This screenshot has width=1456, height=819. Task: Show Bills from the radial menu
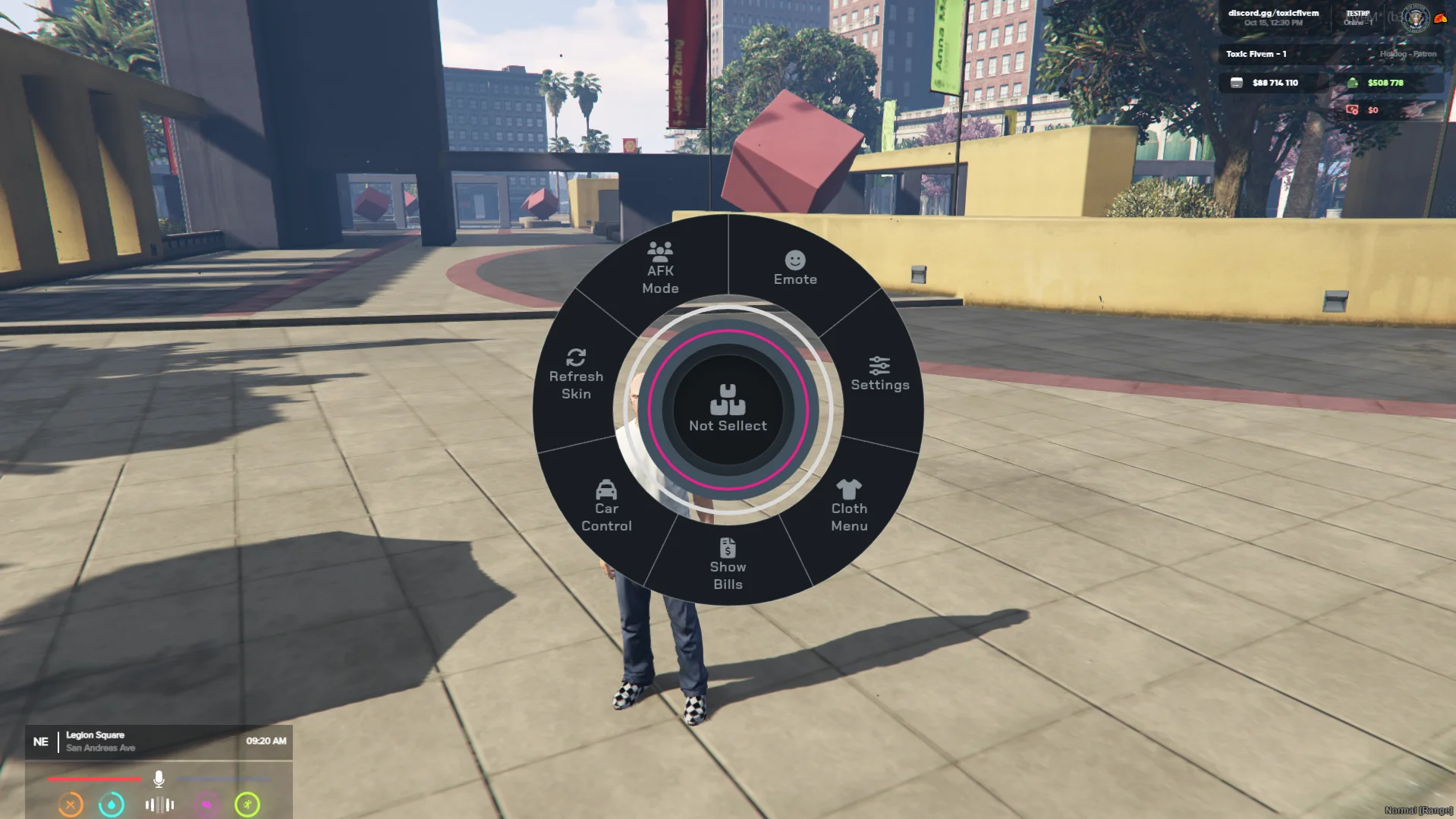(728, 565)
